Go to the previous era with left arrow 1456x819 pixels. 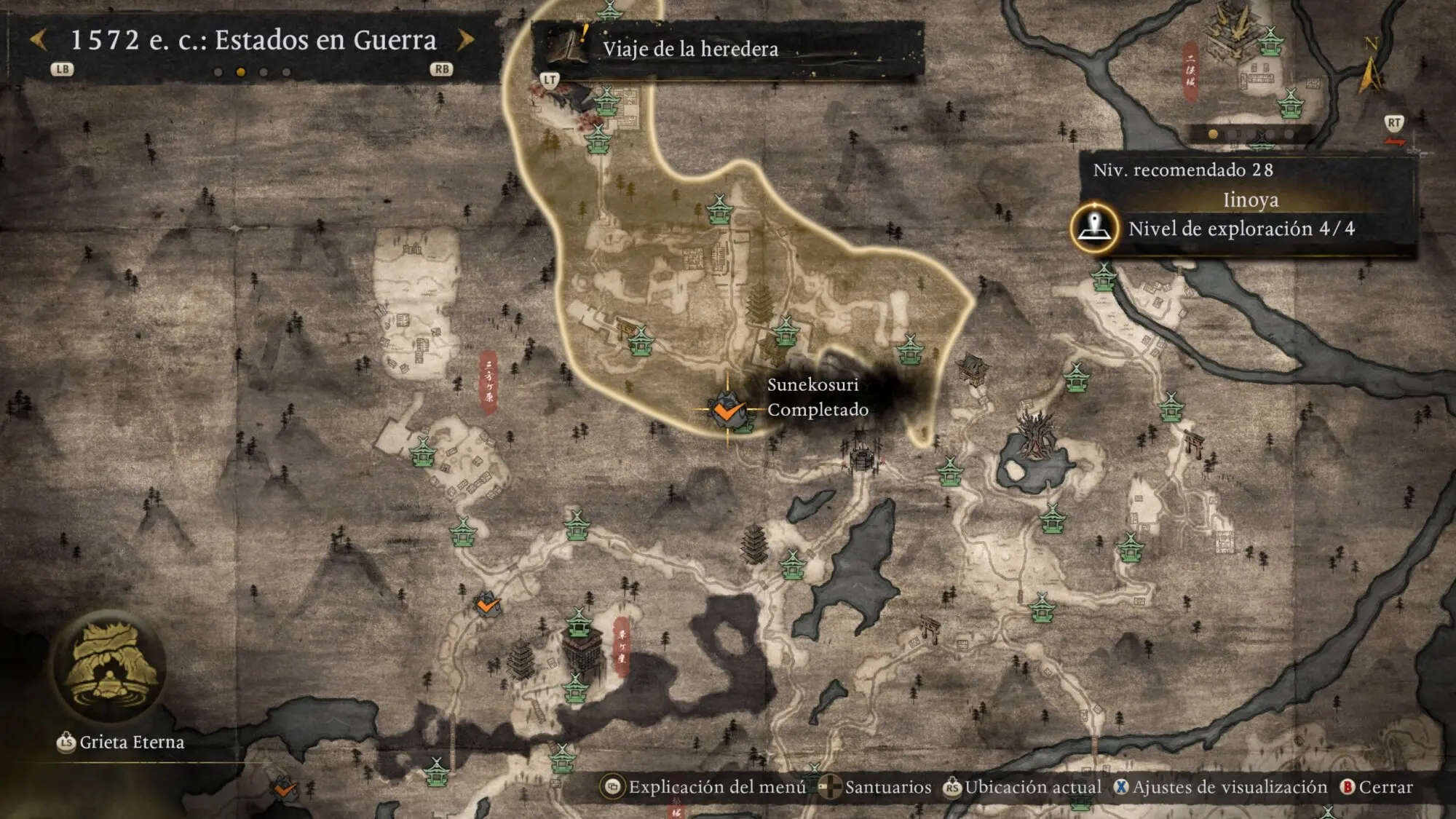[x=39, y=40]
